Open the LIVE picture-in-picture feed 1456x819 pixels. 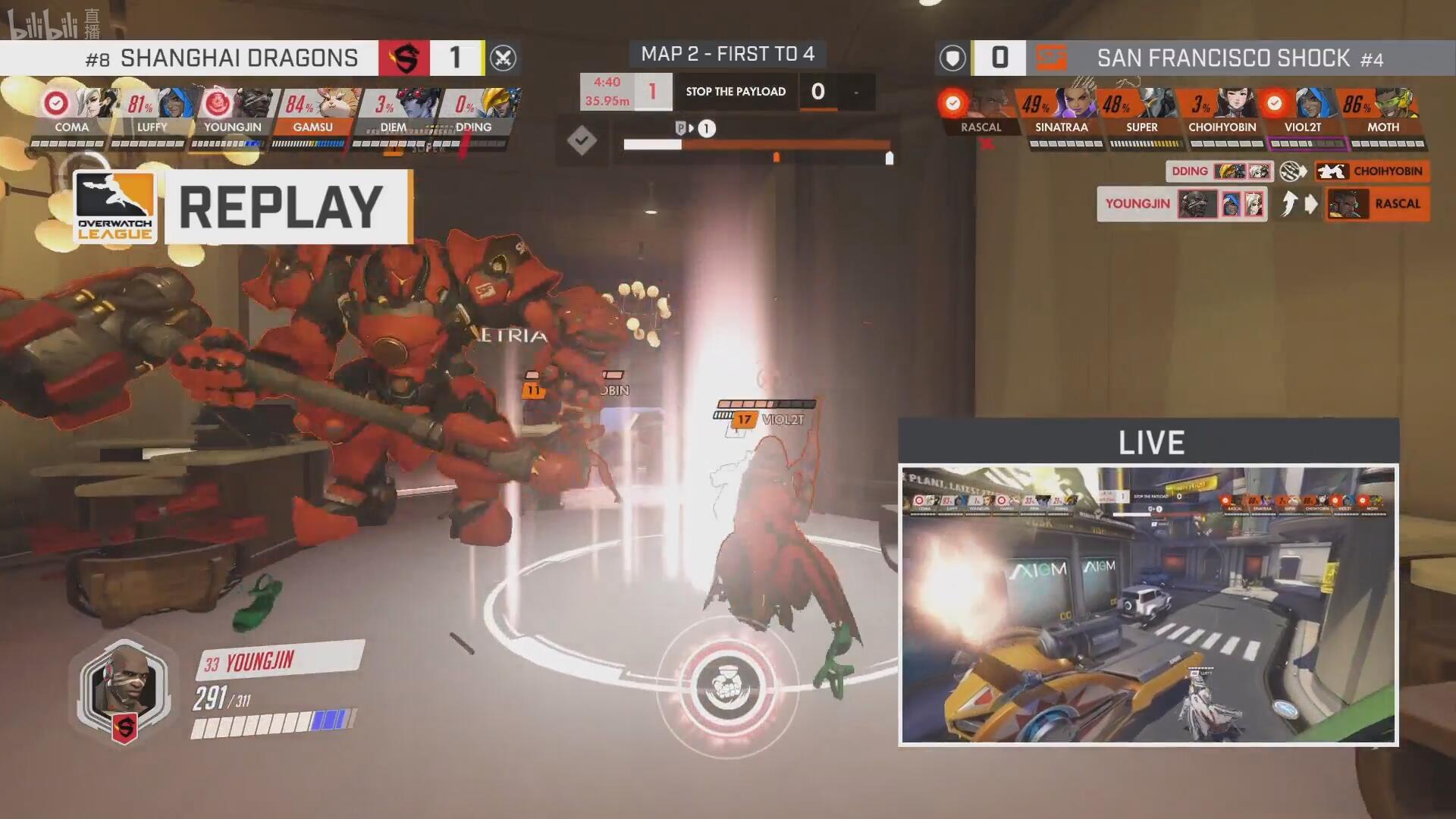click(x=1148, y=604)
